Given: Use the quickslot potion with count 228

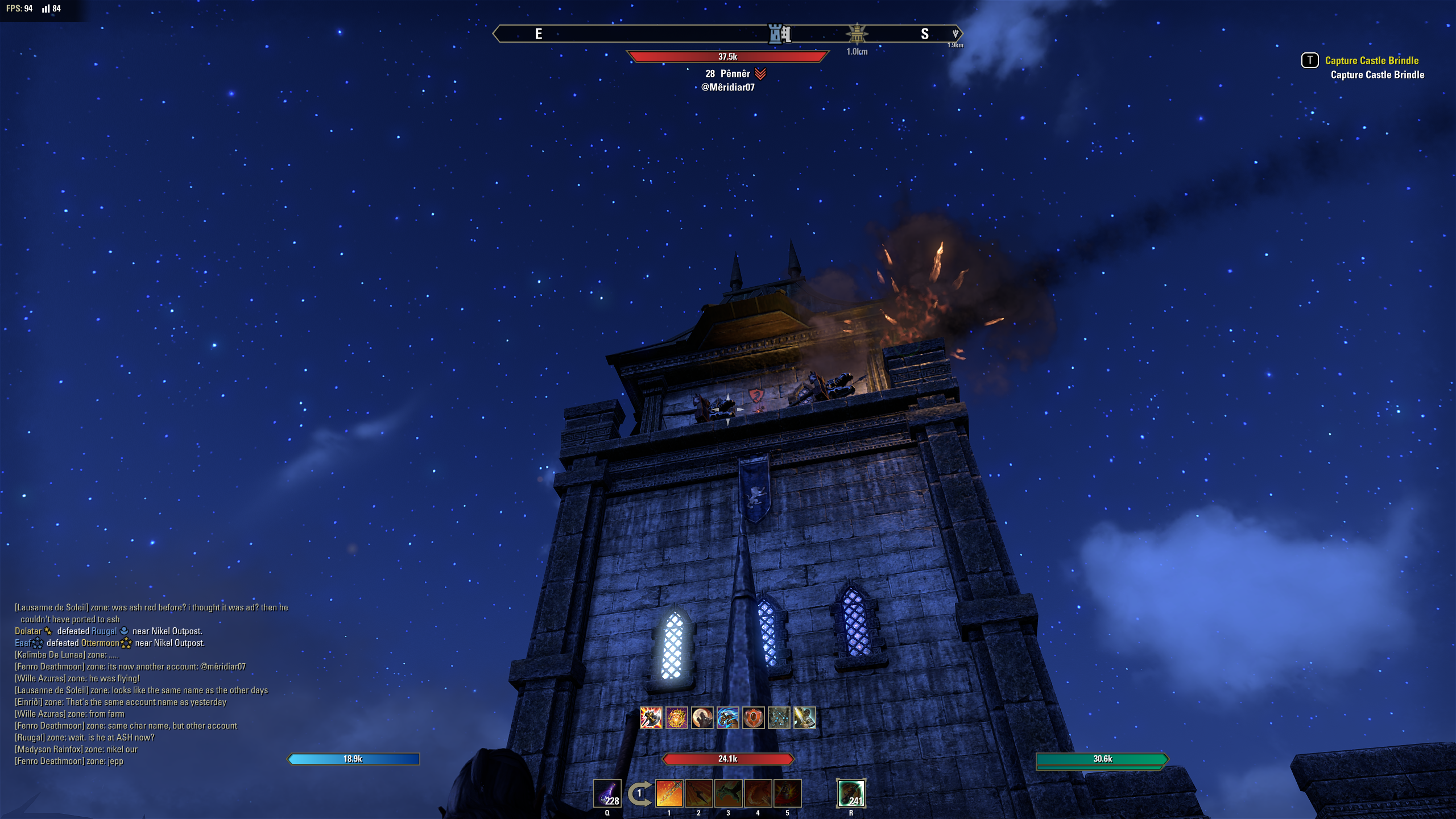Looking at the screenshot, I should [x=607, y=793].
